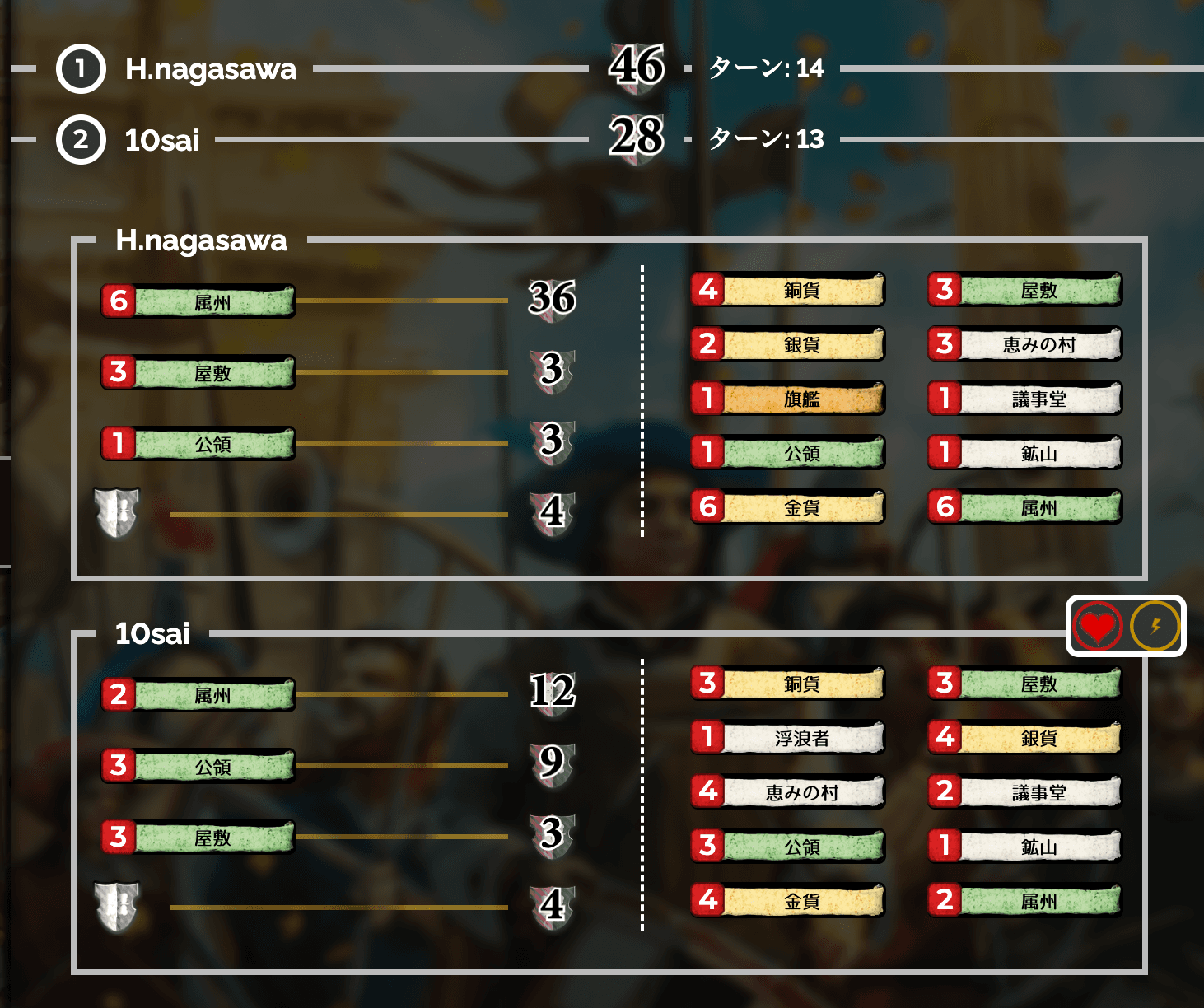The width and height of the screenshot is (1204, 1008).
Task: Select 10sai in the ranking list
Action: [161, 139]
